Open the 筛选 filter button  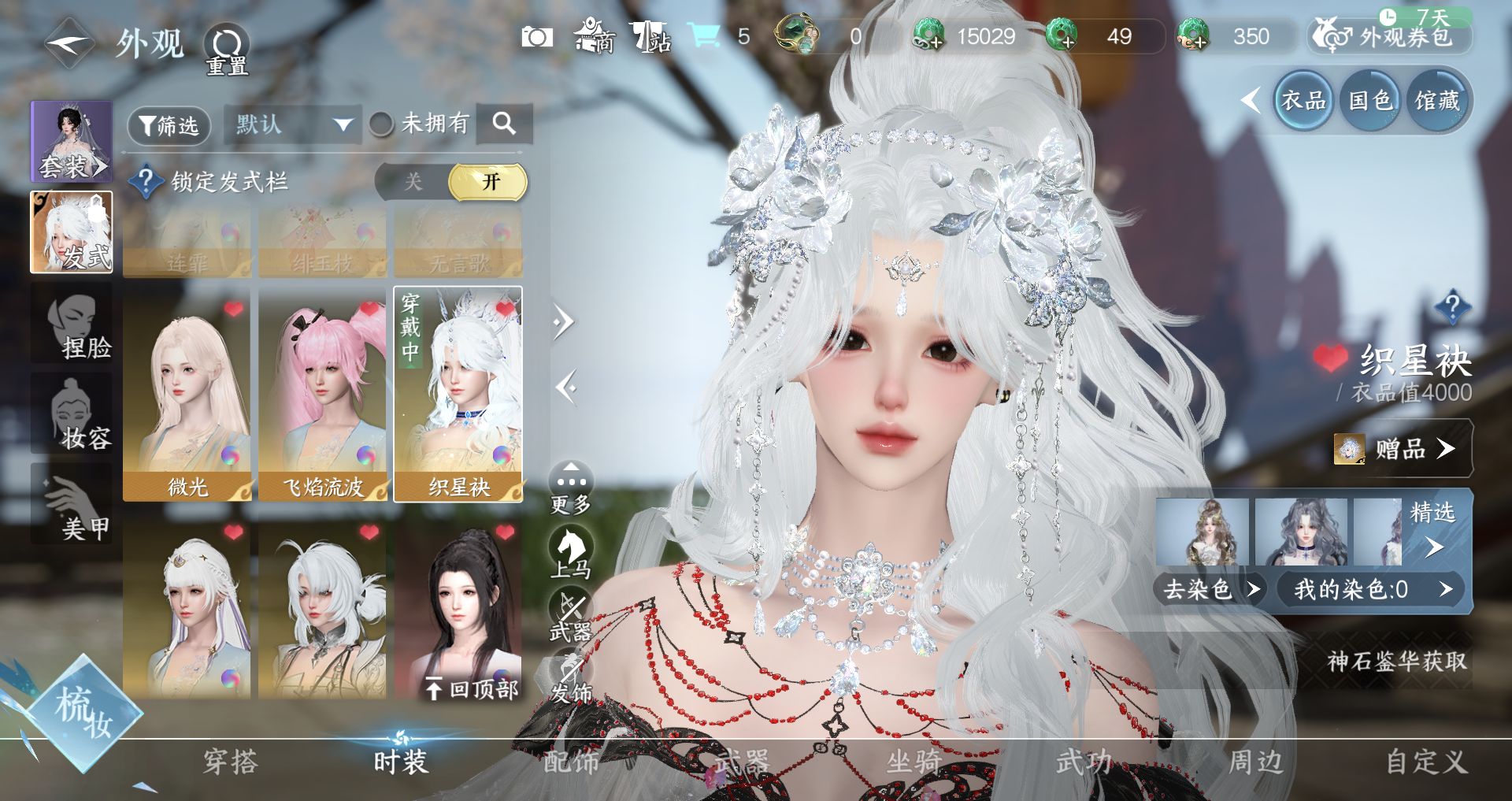(169, 125)
